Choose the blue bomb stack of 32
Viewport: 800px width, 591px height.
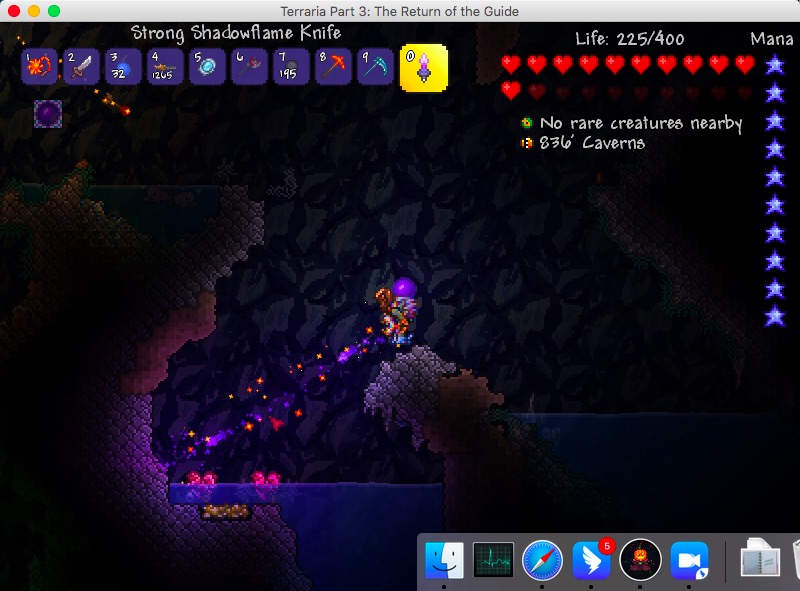click(123, 67)
